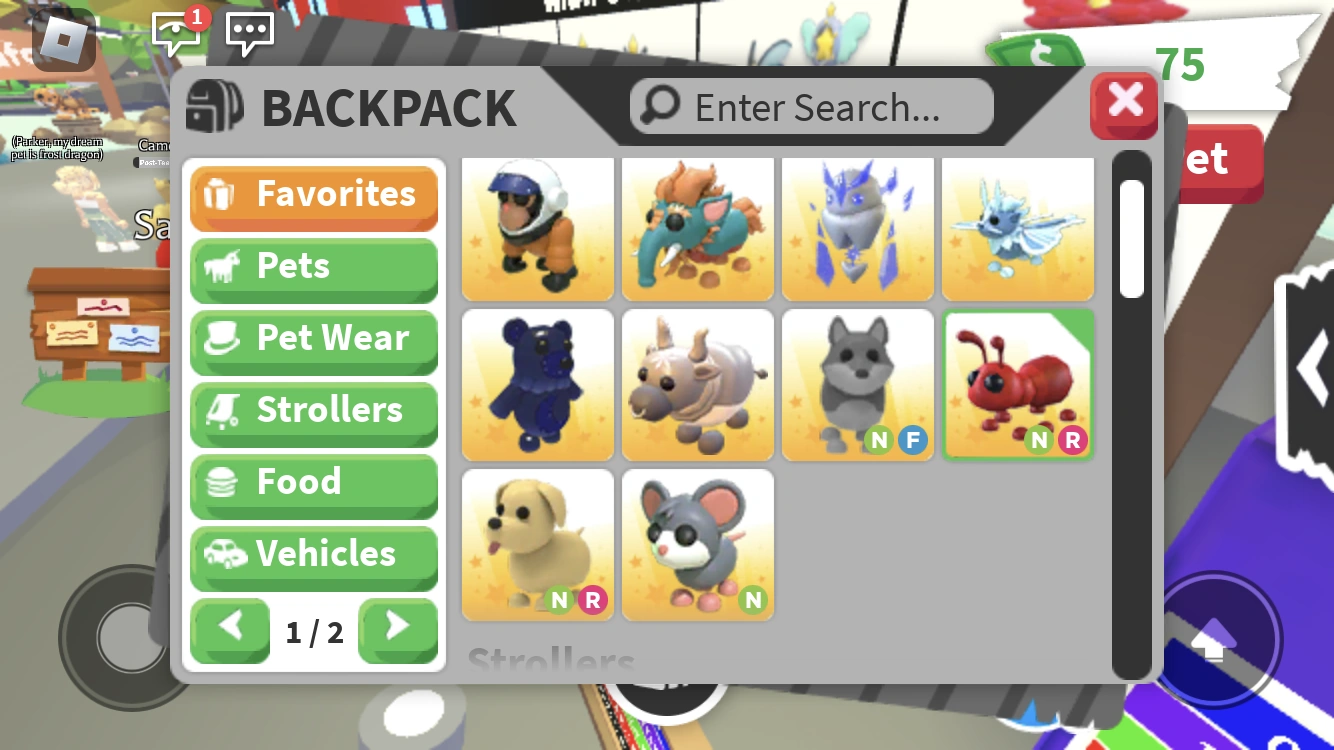Open the Strollers section
Viewport: 1334px width, 750px height.
click(x=314, y=411)
